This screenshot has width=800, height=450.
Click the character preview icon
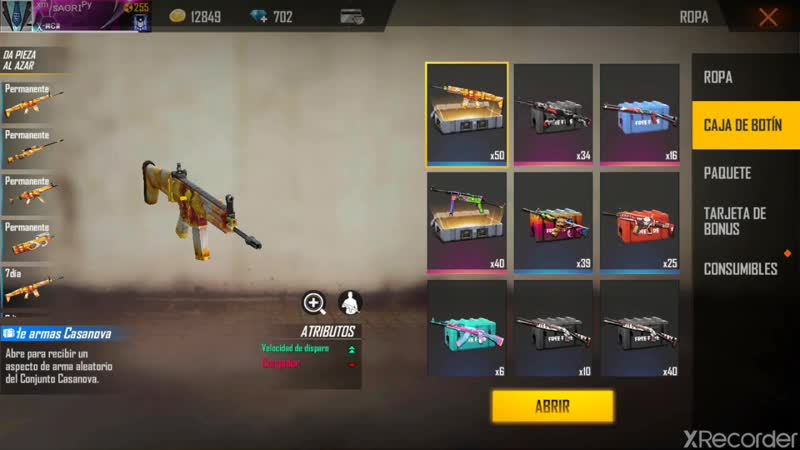coord(350,303)
